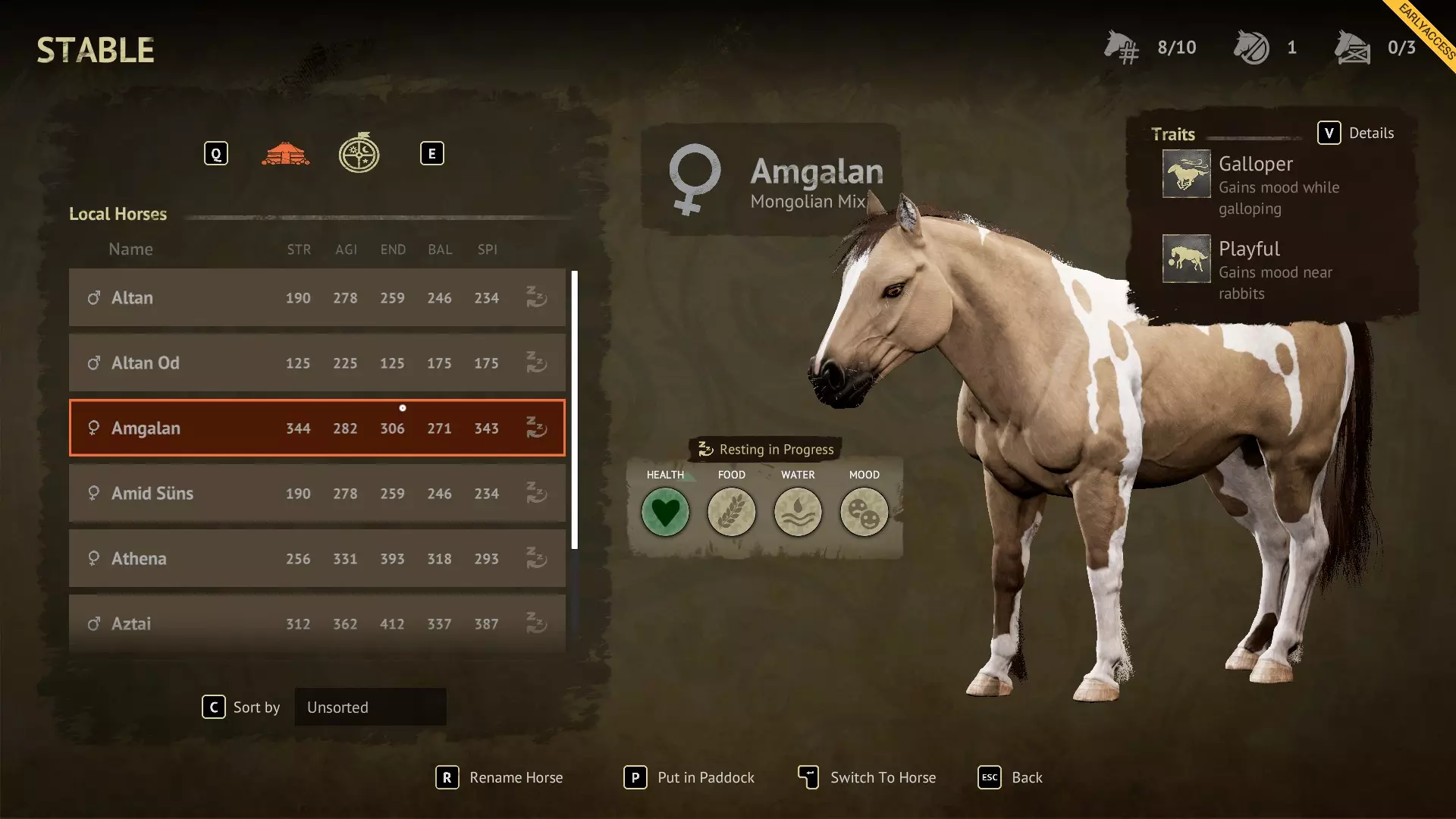The width and height of the screenshot is (1456, 819).
Task: Click the Food wheat icon
Action: [x=732, y=512]
